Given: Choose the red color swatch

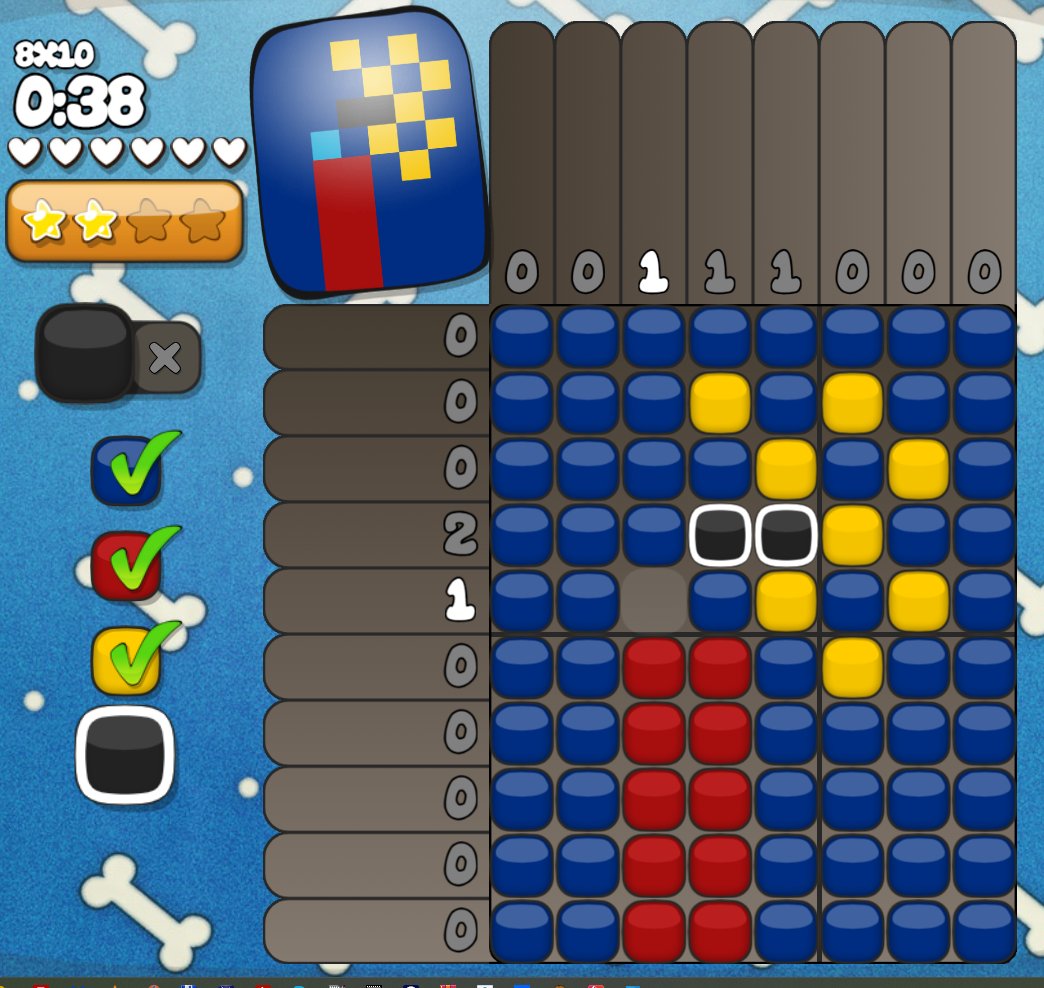Looking at the screenshot, I should [126, 565].
